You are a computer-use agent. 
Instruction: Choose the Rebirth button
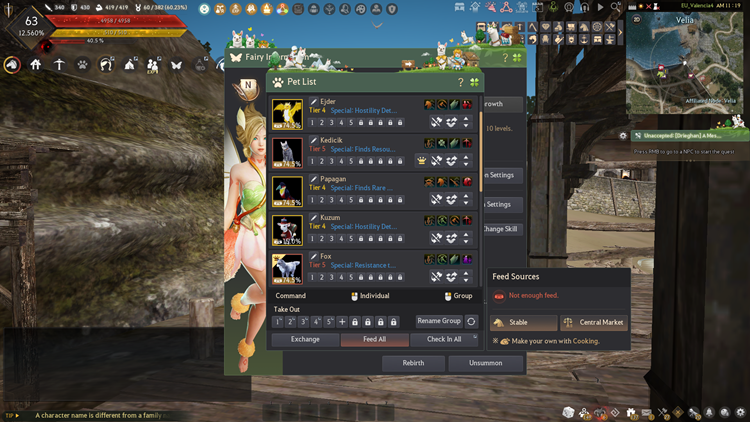tap(413, 364)
